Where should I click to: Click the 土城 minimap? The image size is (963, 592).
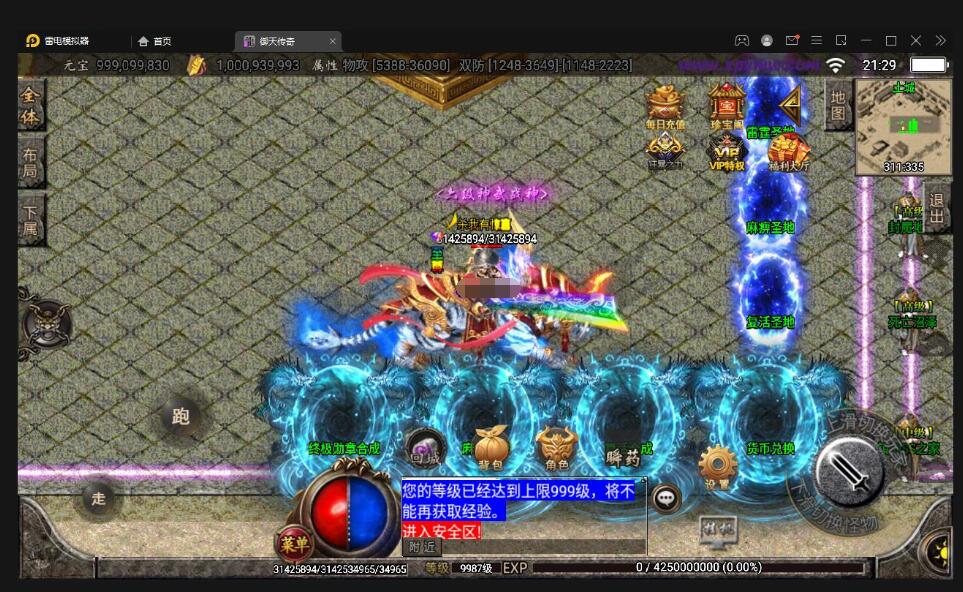coord(903,126)
